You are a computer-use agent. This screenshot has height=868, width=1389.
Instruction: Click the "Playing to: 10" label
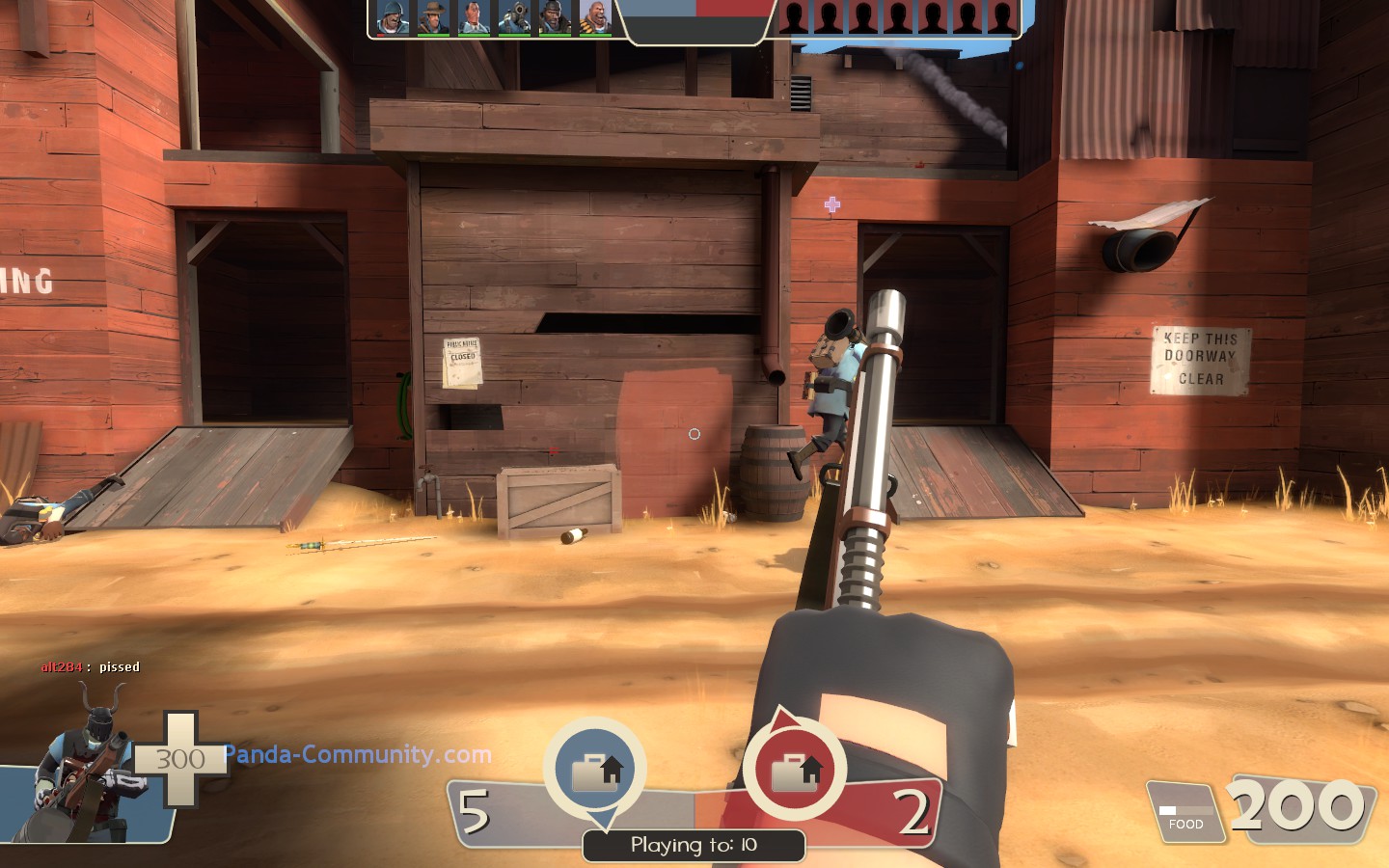[x=694, y=845]
